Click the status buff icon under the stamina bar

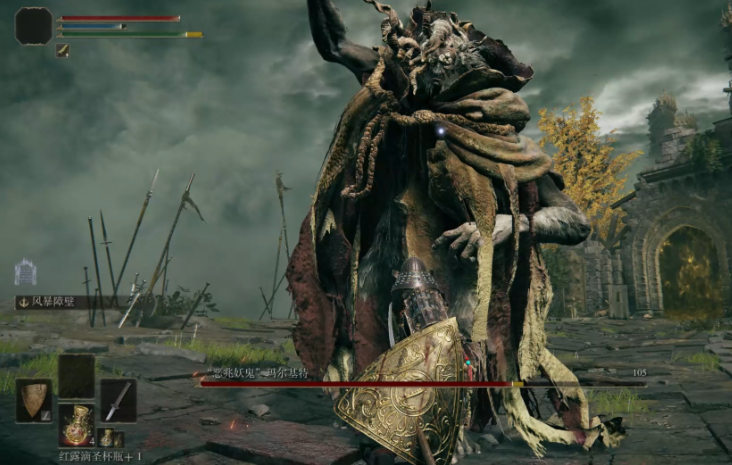[x=63, y=50]
